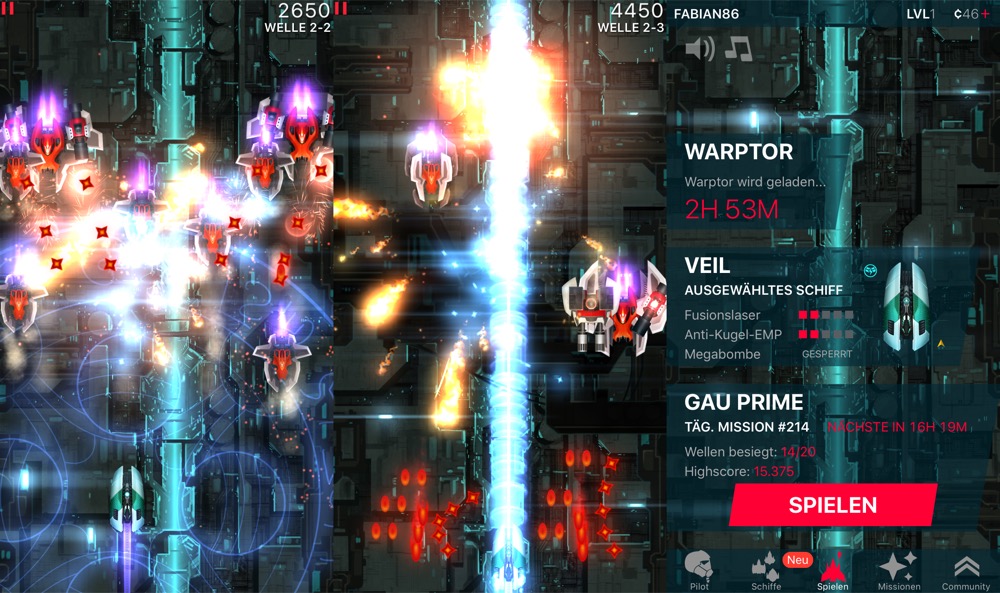This screenshot has width=1000, height=593.
Task: Toggle music with the note icon
Action: pyautogui.click(x=738, y=48)
